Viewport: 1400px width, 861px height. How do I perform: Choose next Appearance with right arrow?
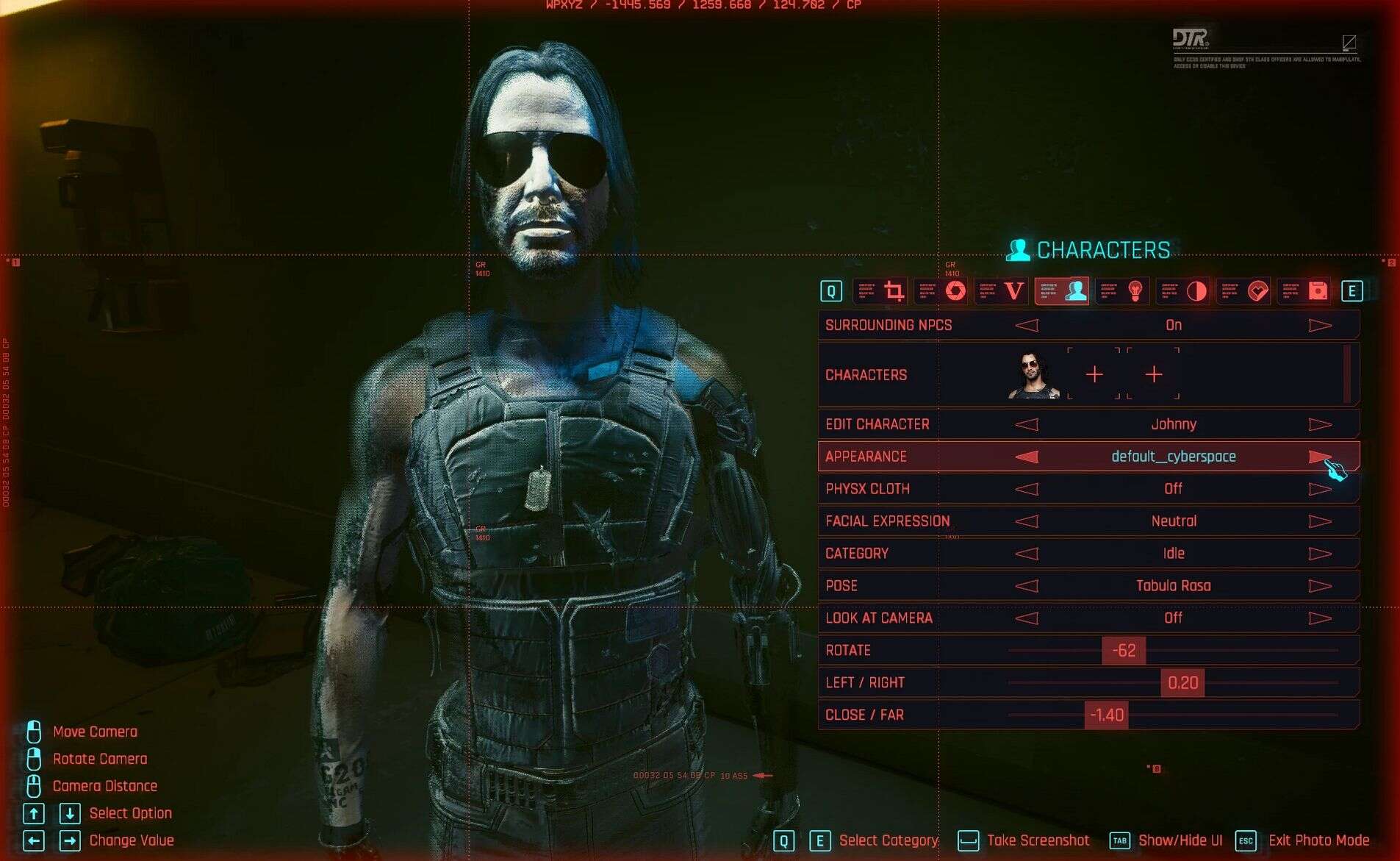[x=1320, y=457]
